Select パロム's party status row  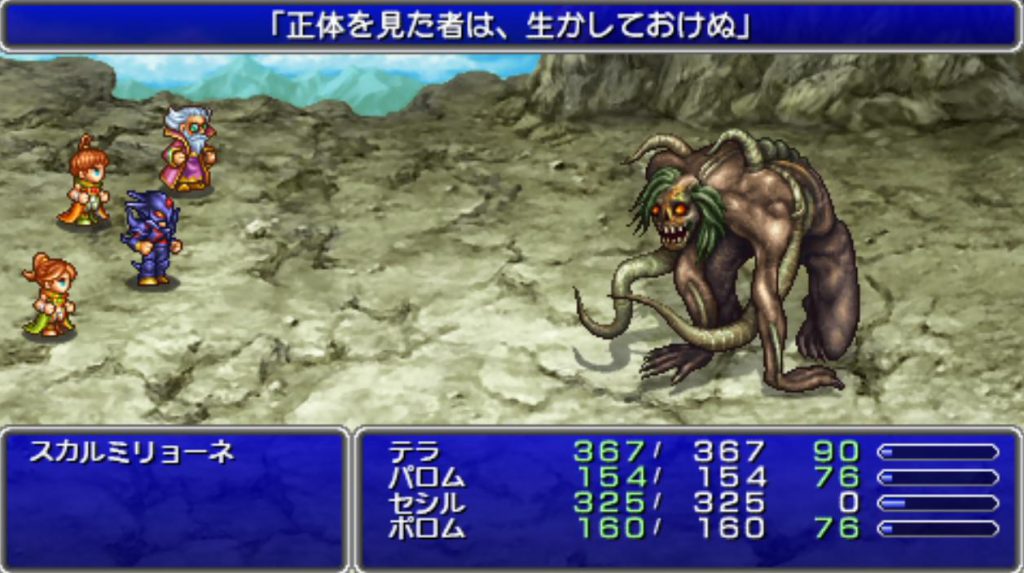[690, 477]
